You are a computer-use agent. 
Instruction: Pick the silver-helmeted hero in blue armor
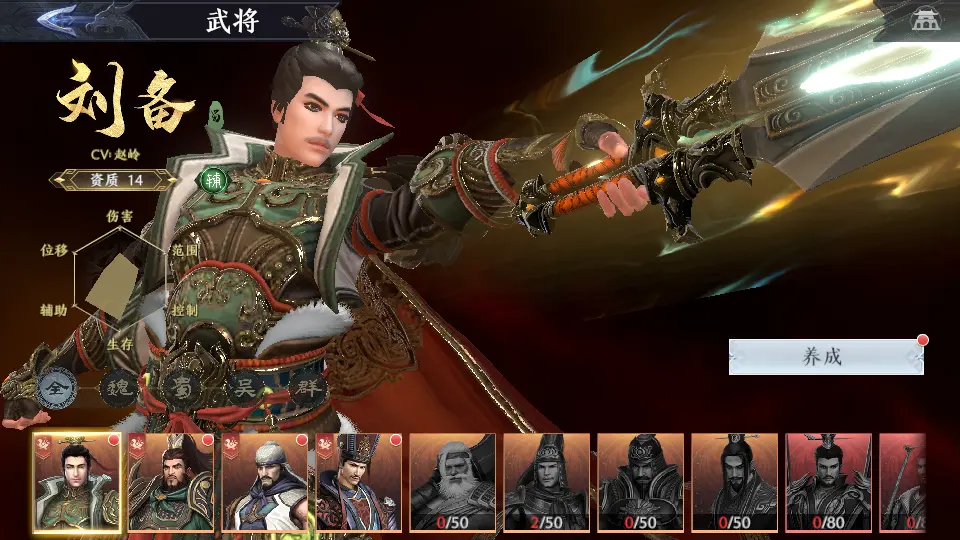click(264, 482)
